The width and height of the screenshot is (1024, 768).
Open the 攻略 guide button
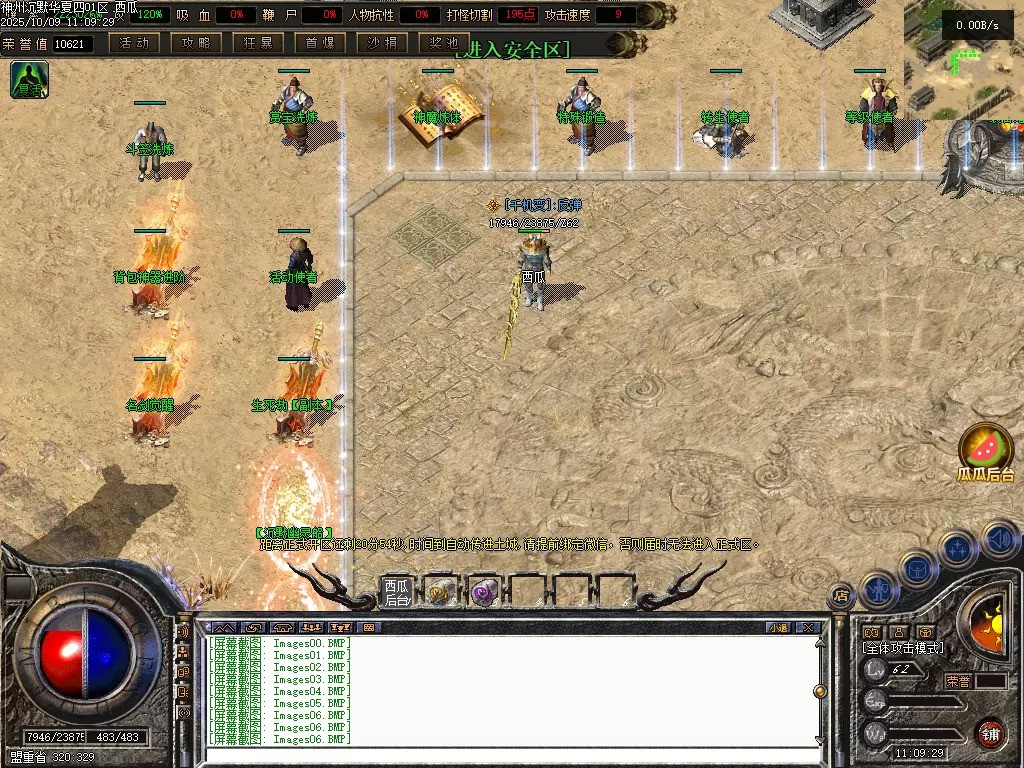coord(196,43)
